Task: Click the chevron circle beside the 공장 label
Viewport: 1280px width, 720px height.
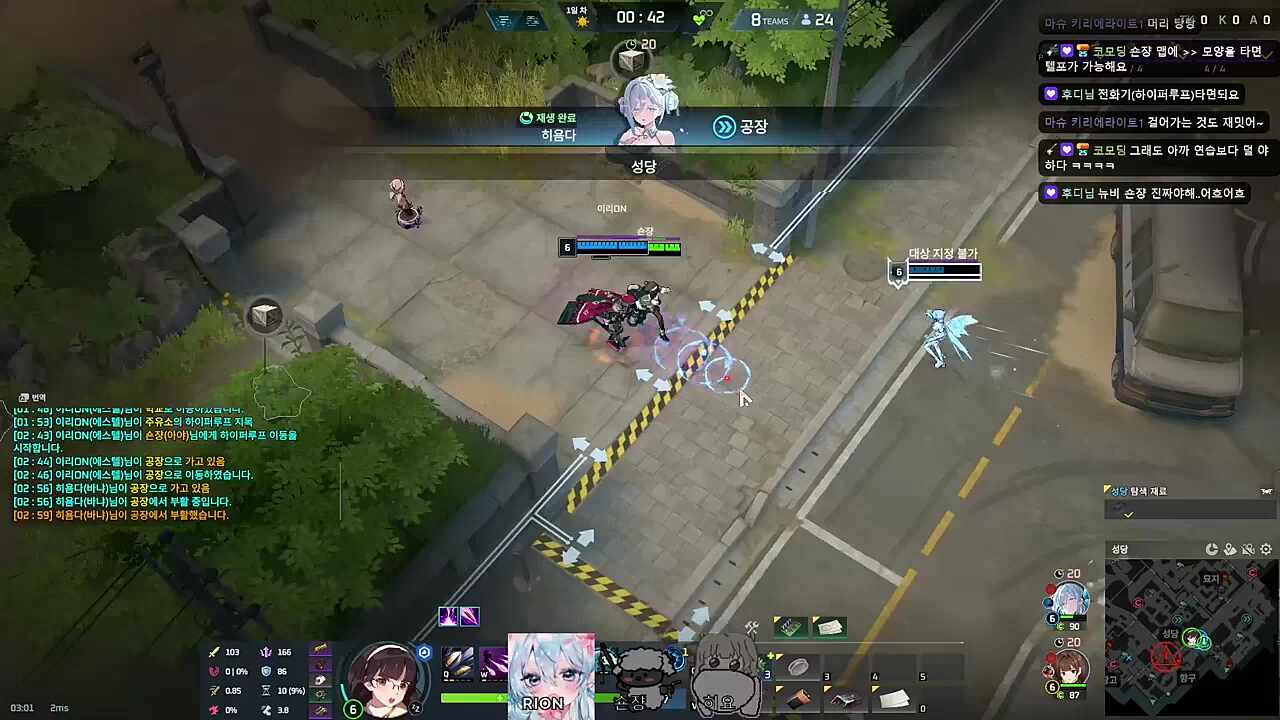Action: coord(724,126)
